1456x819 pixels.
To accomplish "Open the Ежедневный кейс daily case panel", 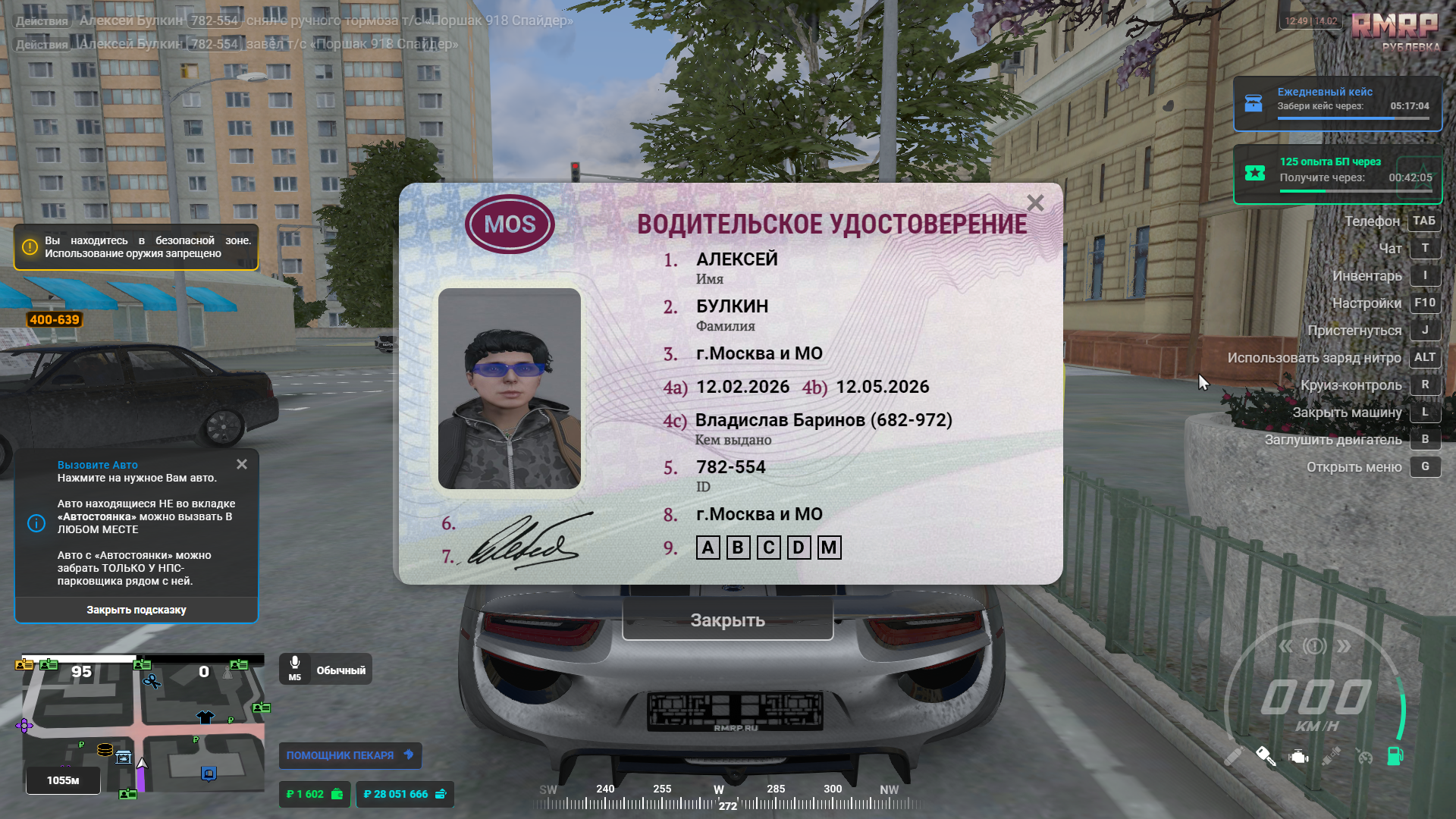I will pyautogui.click(x=1337, y=102).
